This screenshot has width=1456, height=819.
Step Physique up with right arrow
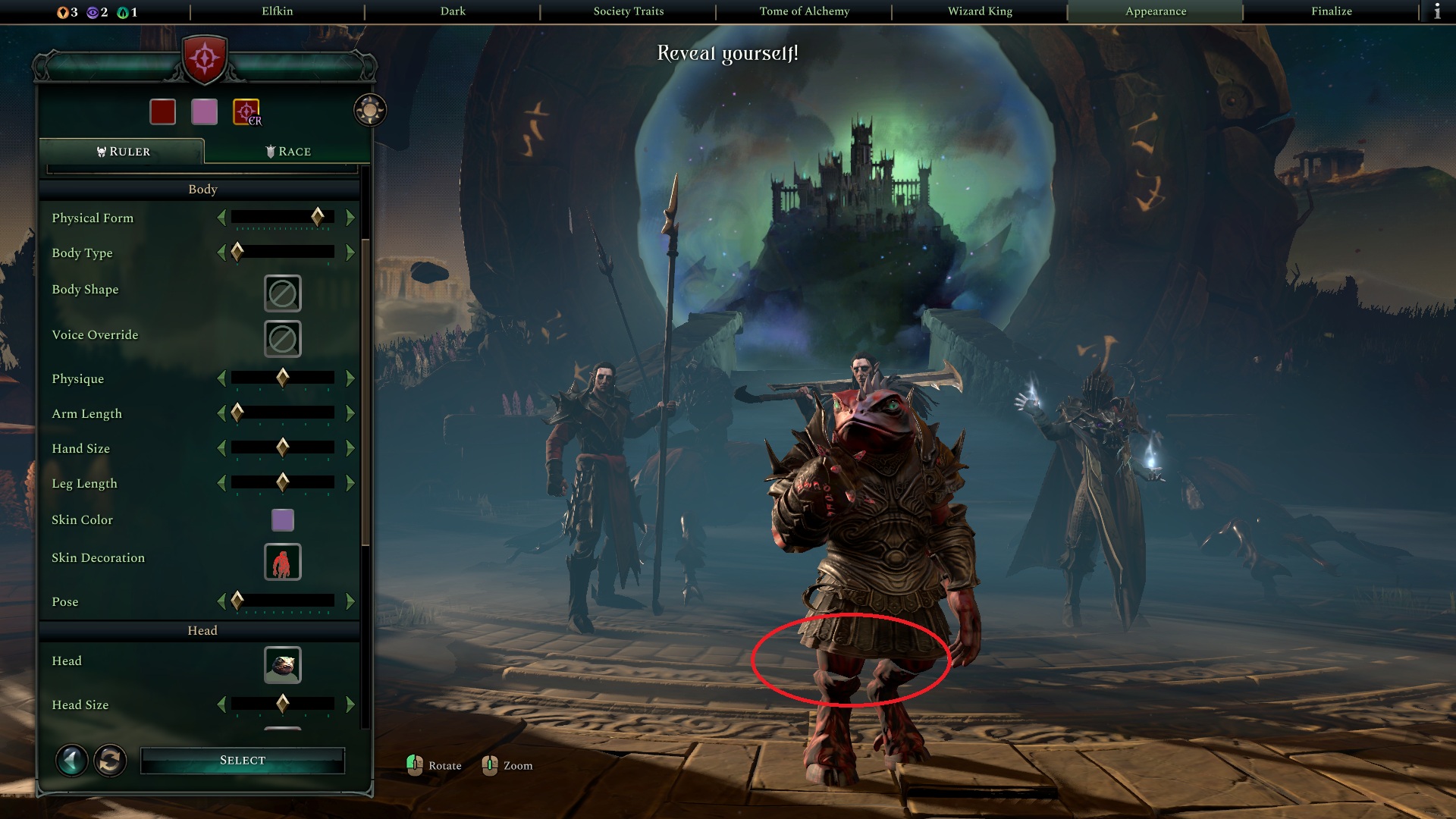click(x=349, y=378)
